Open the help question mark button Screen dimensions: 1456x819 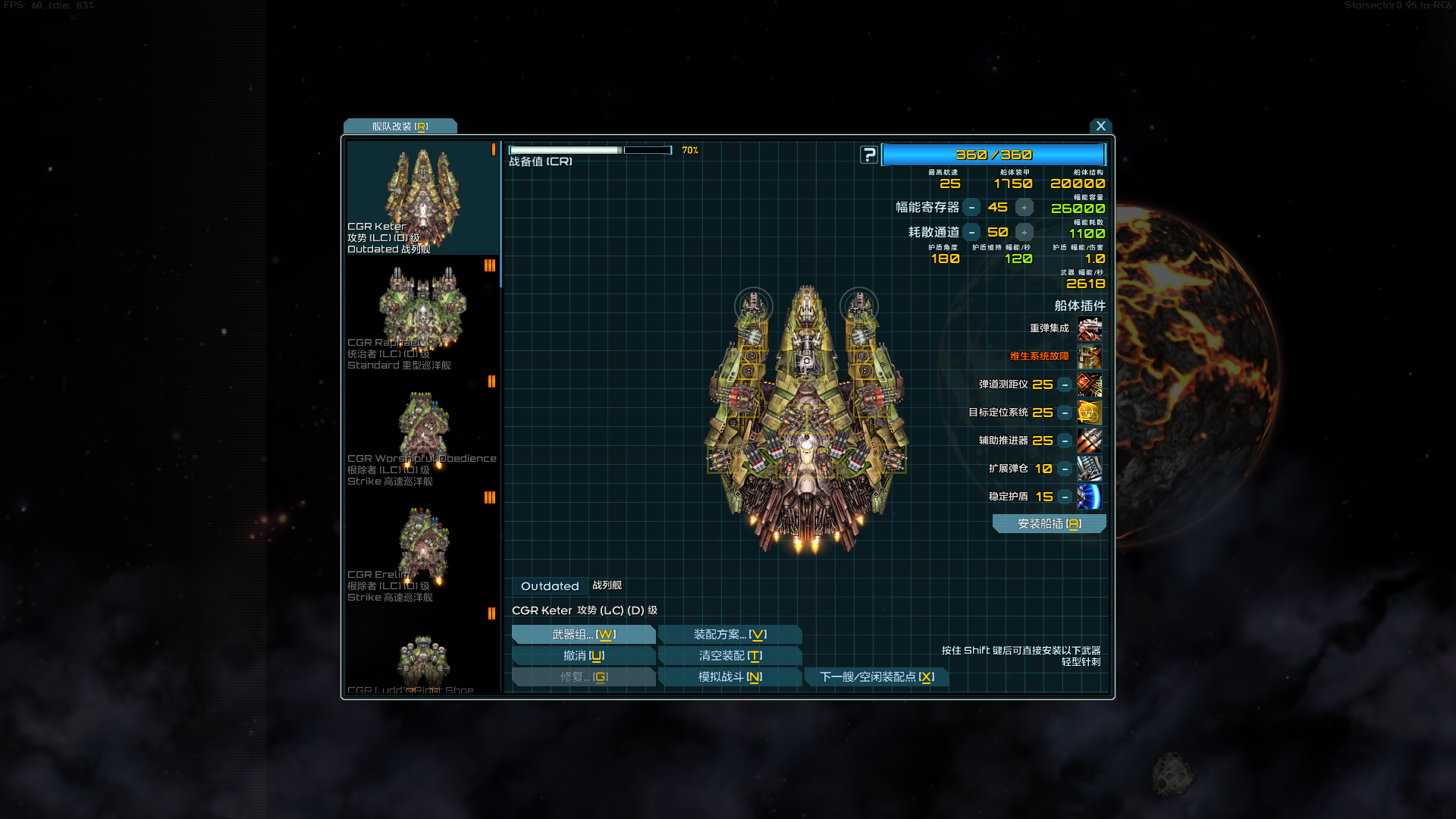(869, 155)
